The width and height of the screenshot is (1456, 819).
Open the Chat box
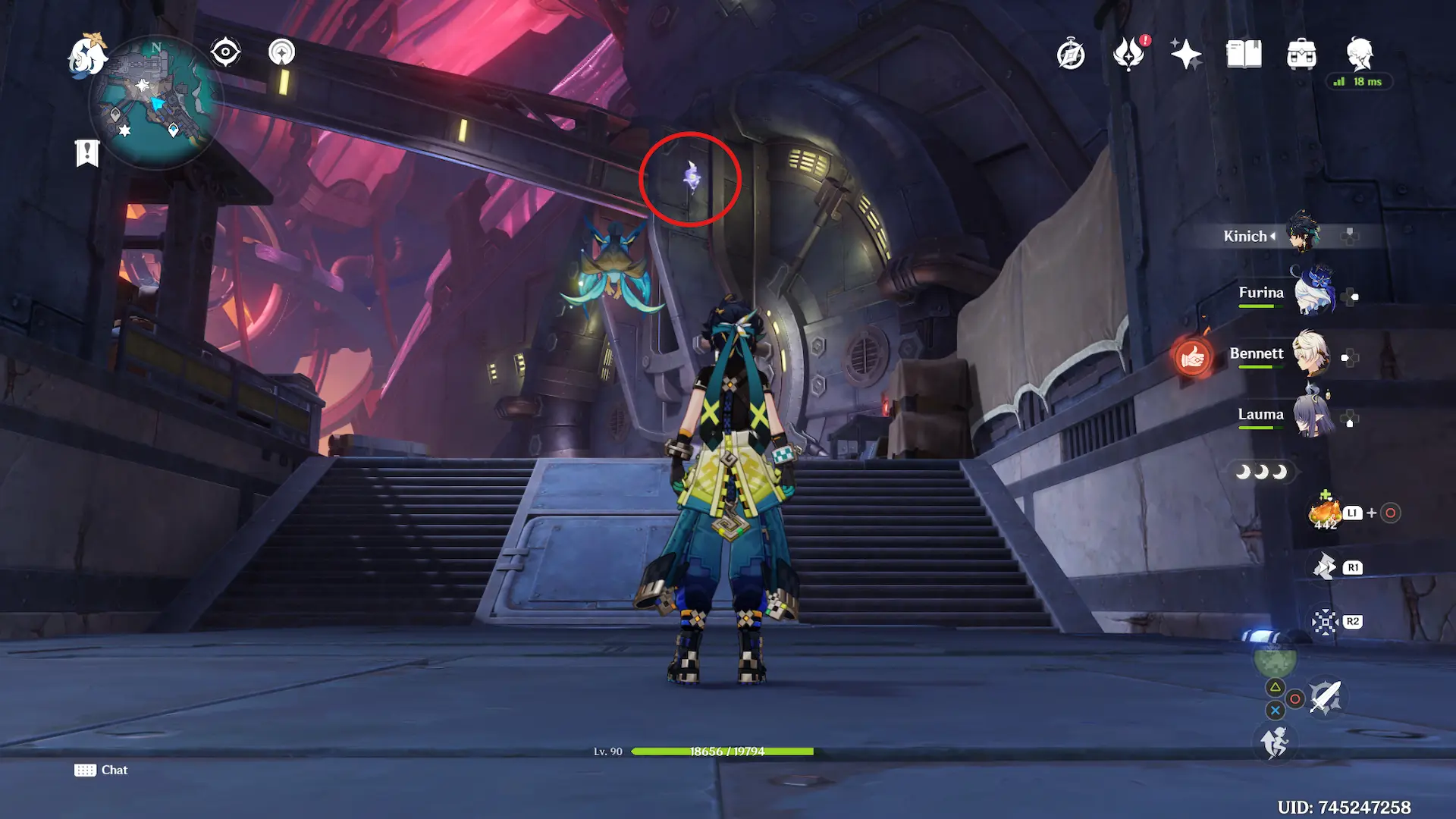click(102, 770)
